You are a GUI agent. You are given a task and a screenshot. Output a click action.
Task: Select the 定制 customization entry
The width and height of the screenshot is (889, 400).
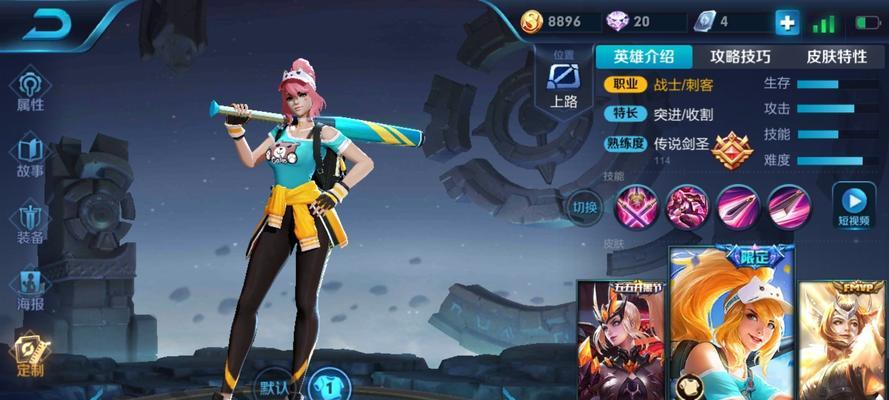30,357
